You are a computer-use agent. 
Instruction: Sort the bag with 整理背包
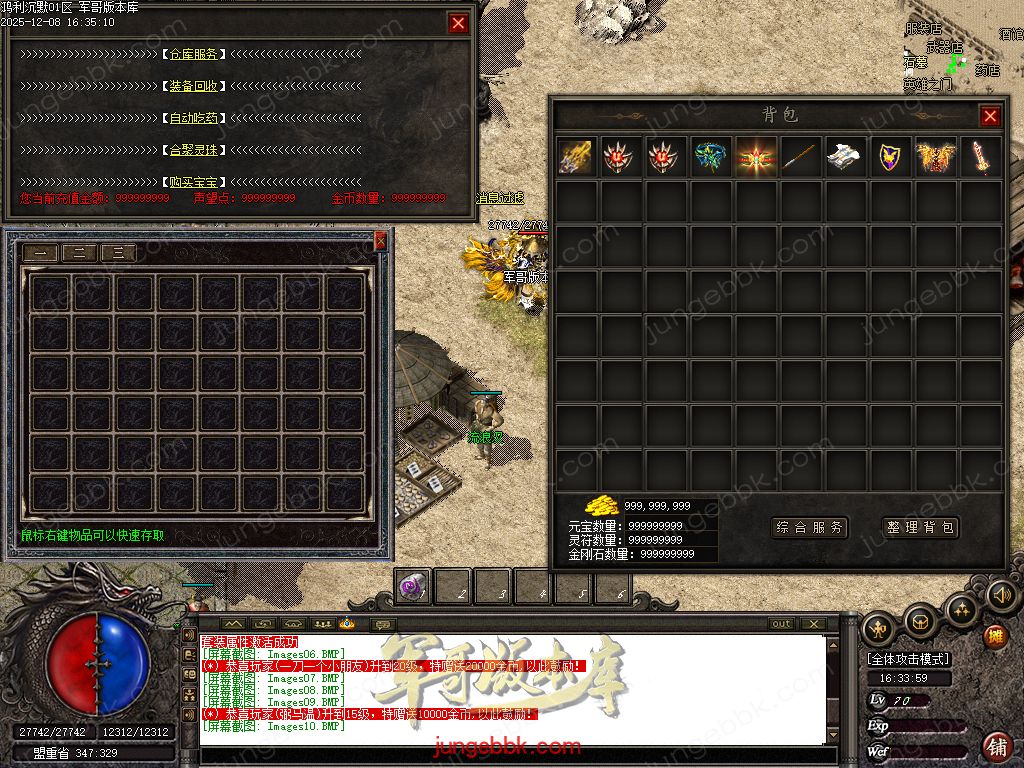point(920,527)
